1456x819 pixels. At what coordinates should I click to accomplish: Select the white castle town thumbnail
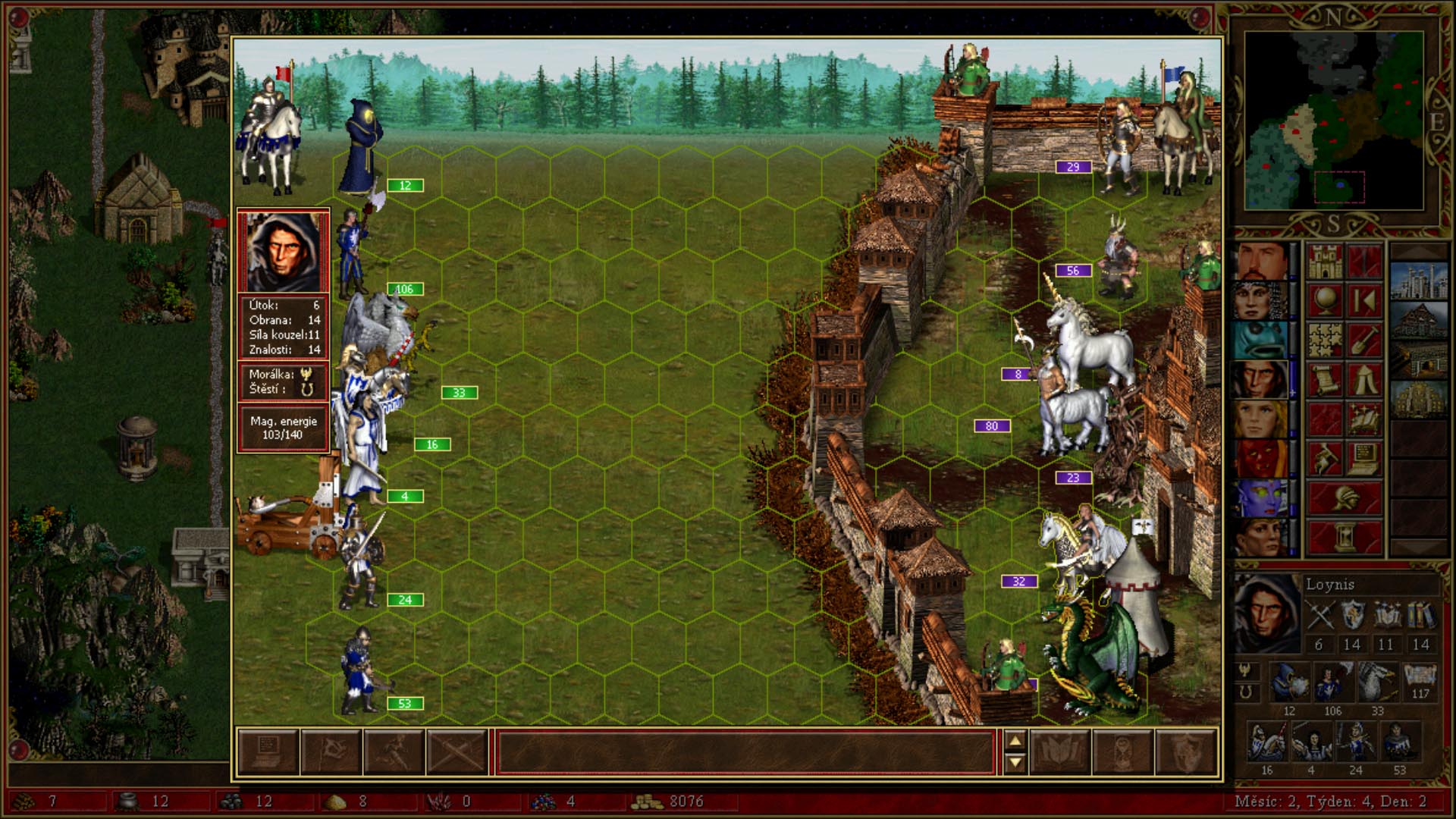pyautogui.click(x=1420, y=281)
